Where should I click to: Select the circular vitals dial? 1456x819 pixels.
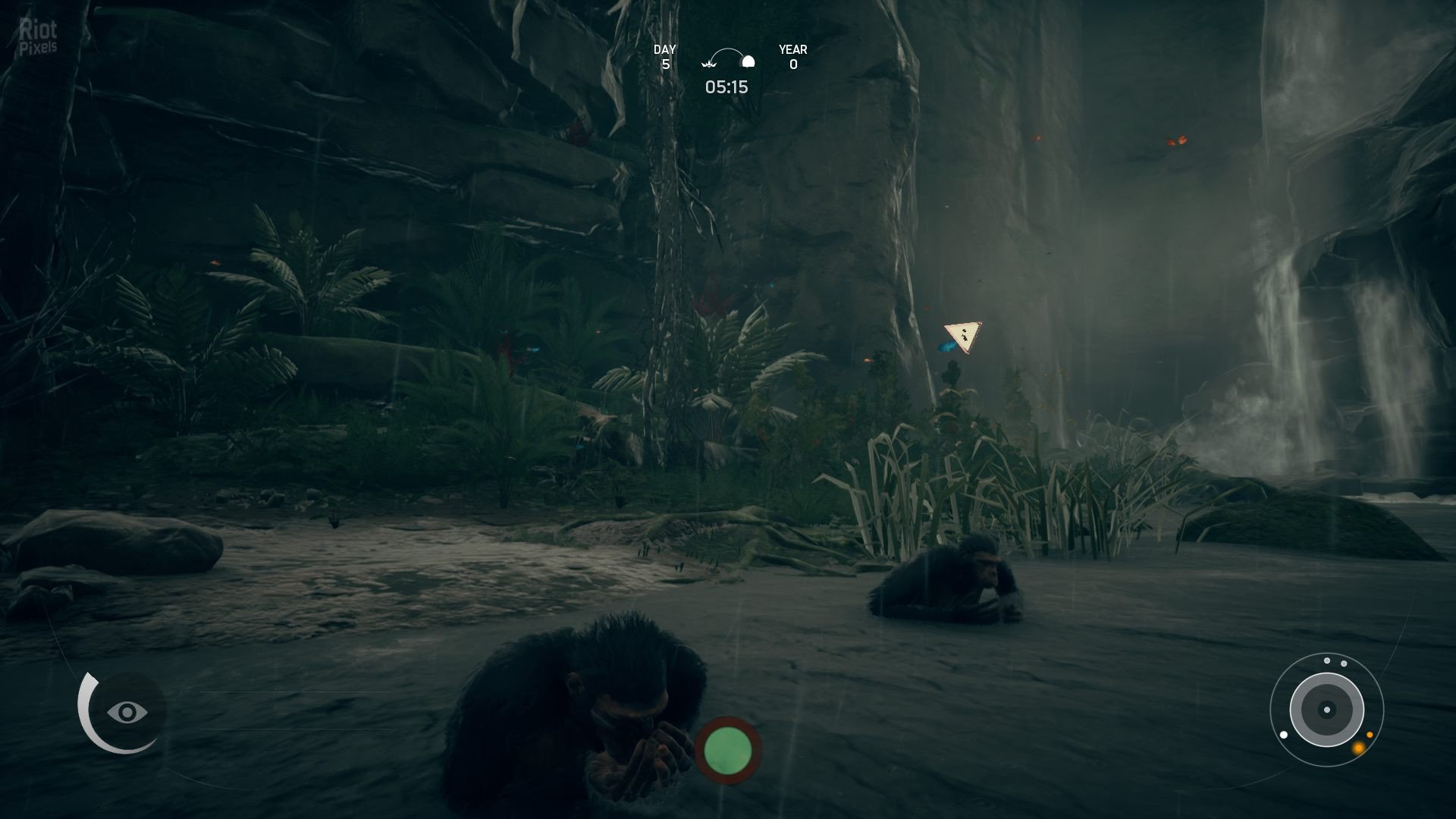point(1326,711)
